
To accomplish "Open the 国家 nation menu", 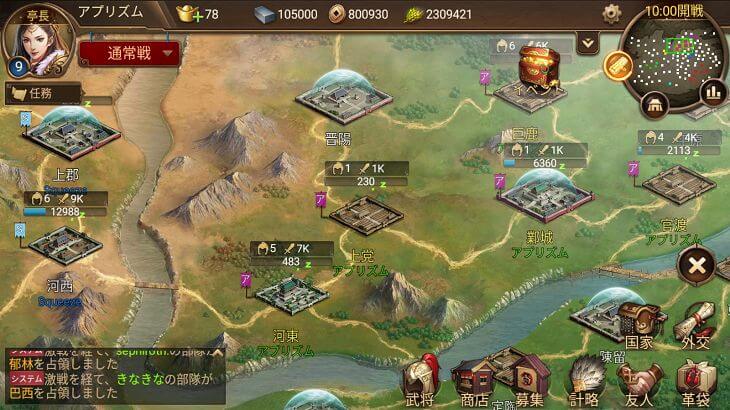I will [x=639, y=325].
